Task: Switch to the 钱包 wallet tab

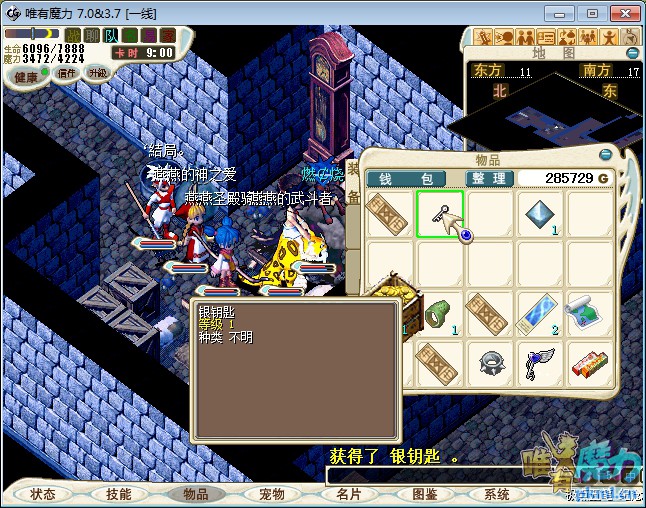Action: point(412,178)
